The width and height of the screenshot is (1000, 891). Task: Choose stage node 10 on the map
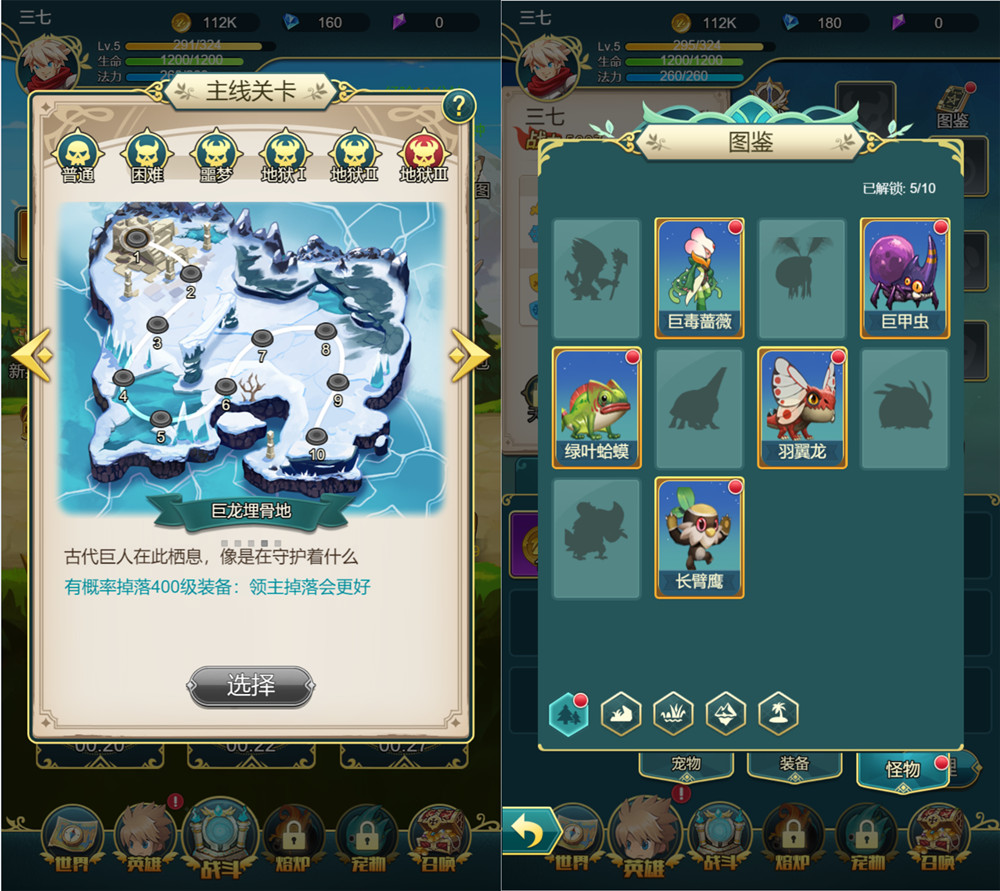pyautogui.click(x=316, y=436)
